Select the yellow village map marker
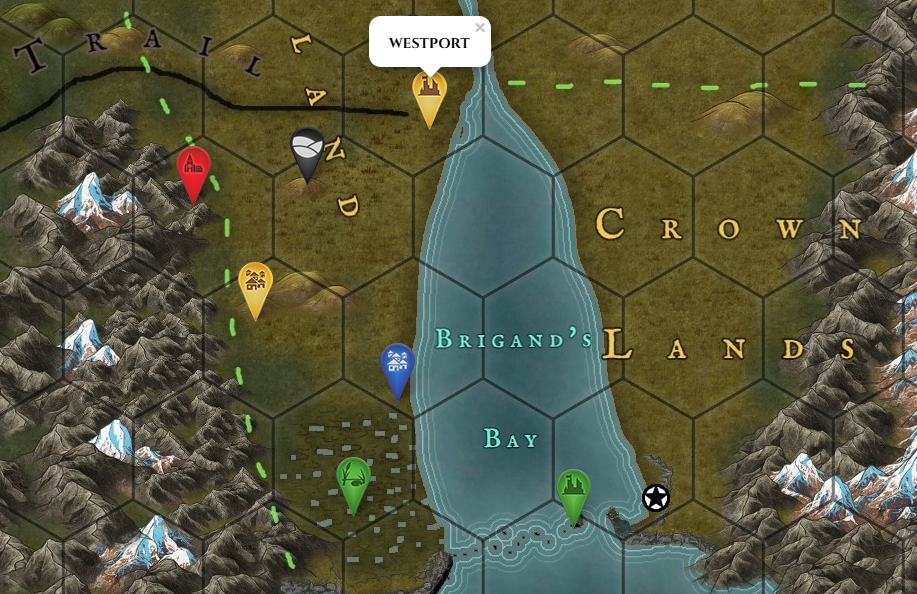This screenshot has height=594, width=917. [x=256, y=284]
